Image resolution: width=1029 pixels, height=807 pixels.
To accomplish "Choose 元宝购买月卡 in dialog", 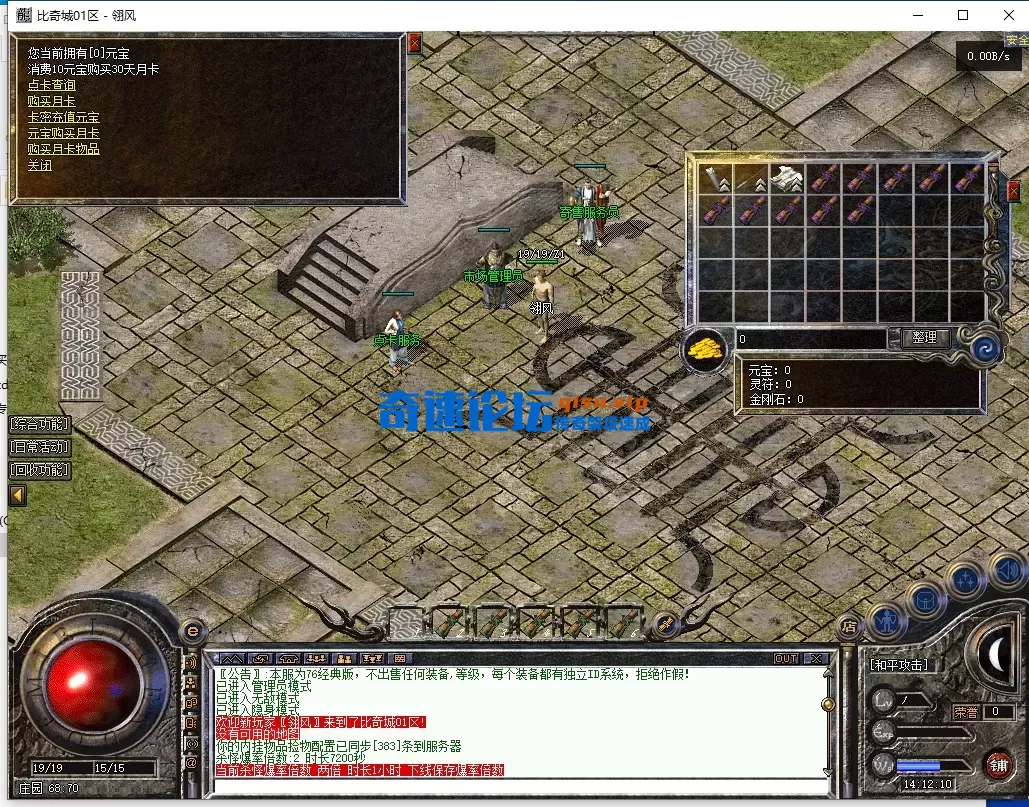I will [x=64, y=133].
